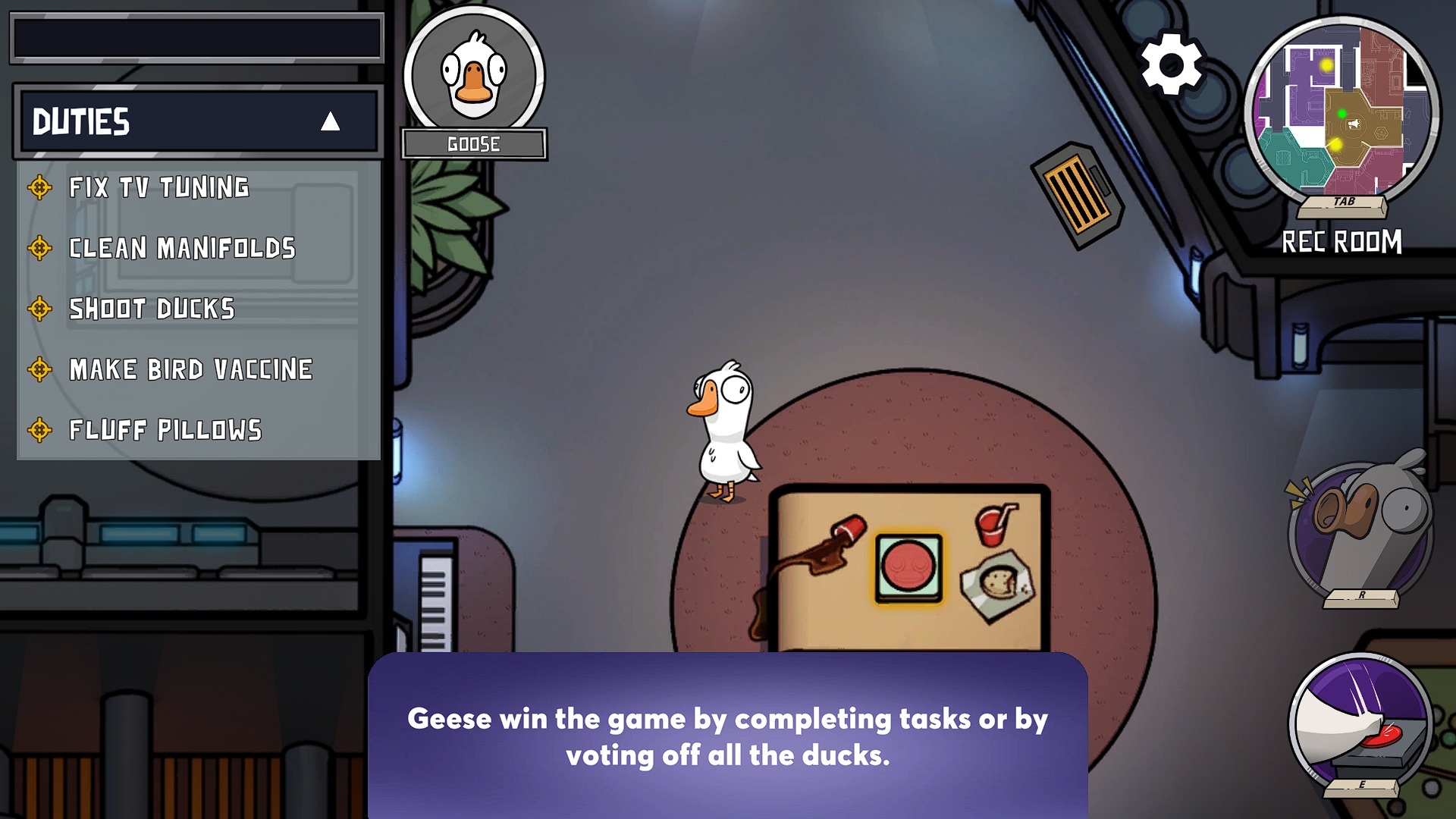Click the Goose name label
1456x819 pixels.
474,143
